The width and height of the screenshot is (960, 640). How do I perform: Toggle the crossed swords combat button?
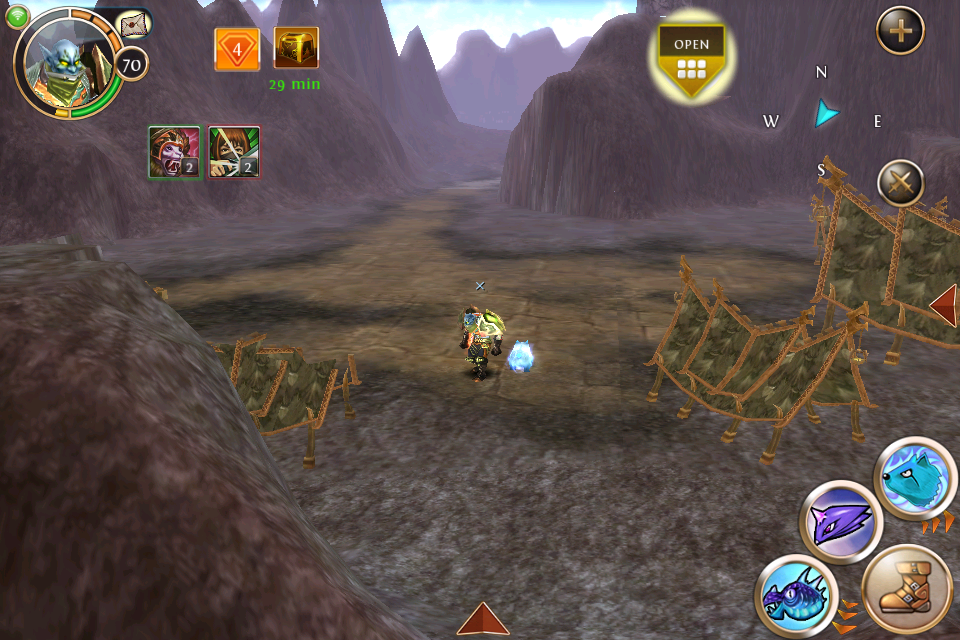900,184
